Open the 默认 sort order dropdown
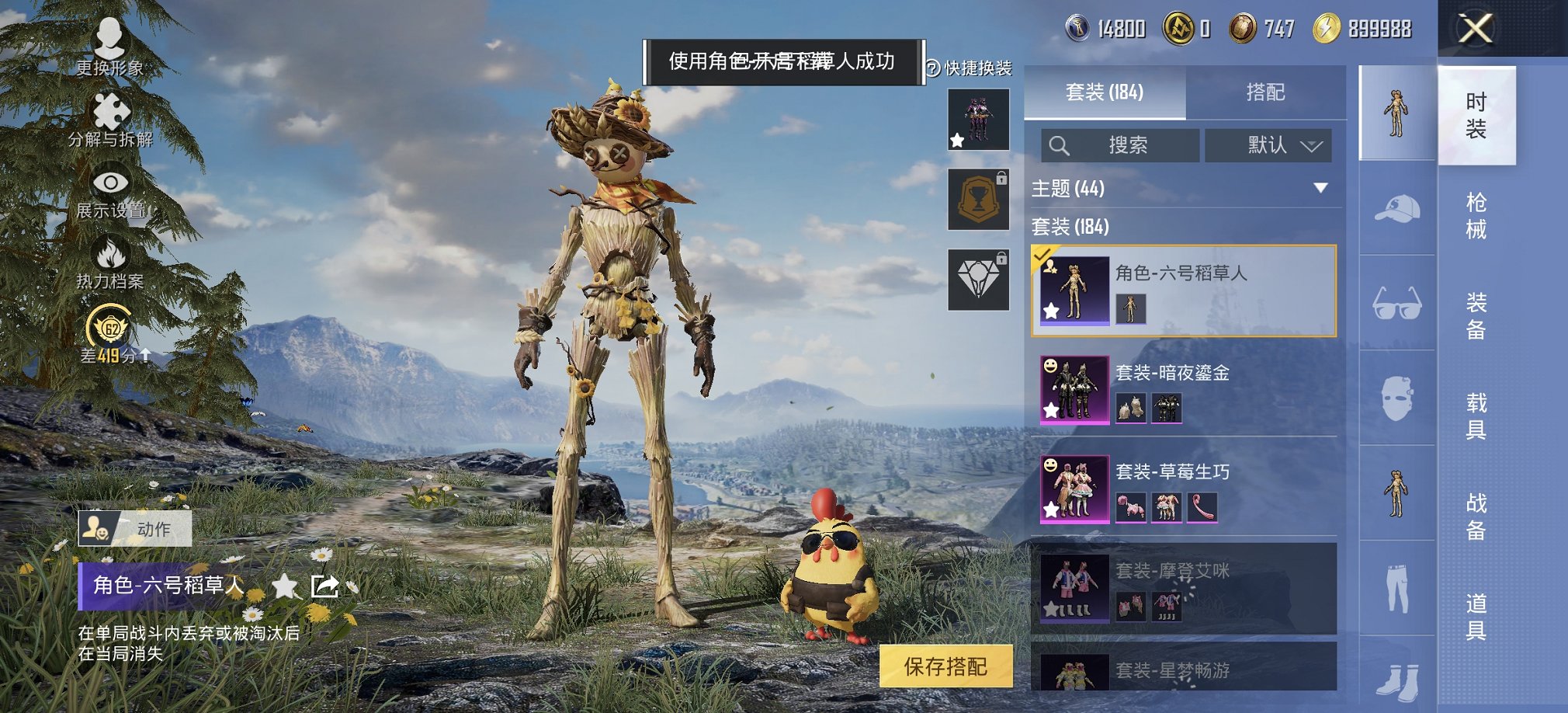The image size is (1568, 713). click(1268, 144)
